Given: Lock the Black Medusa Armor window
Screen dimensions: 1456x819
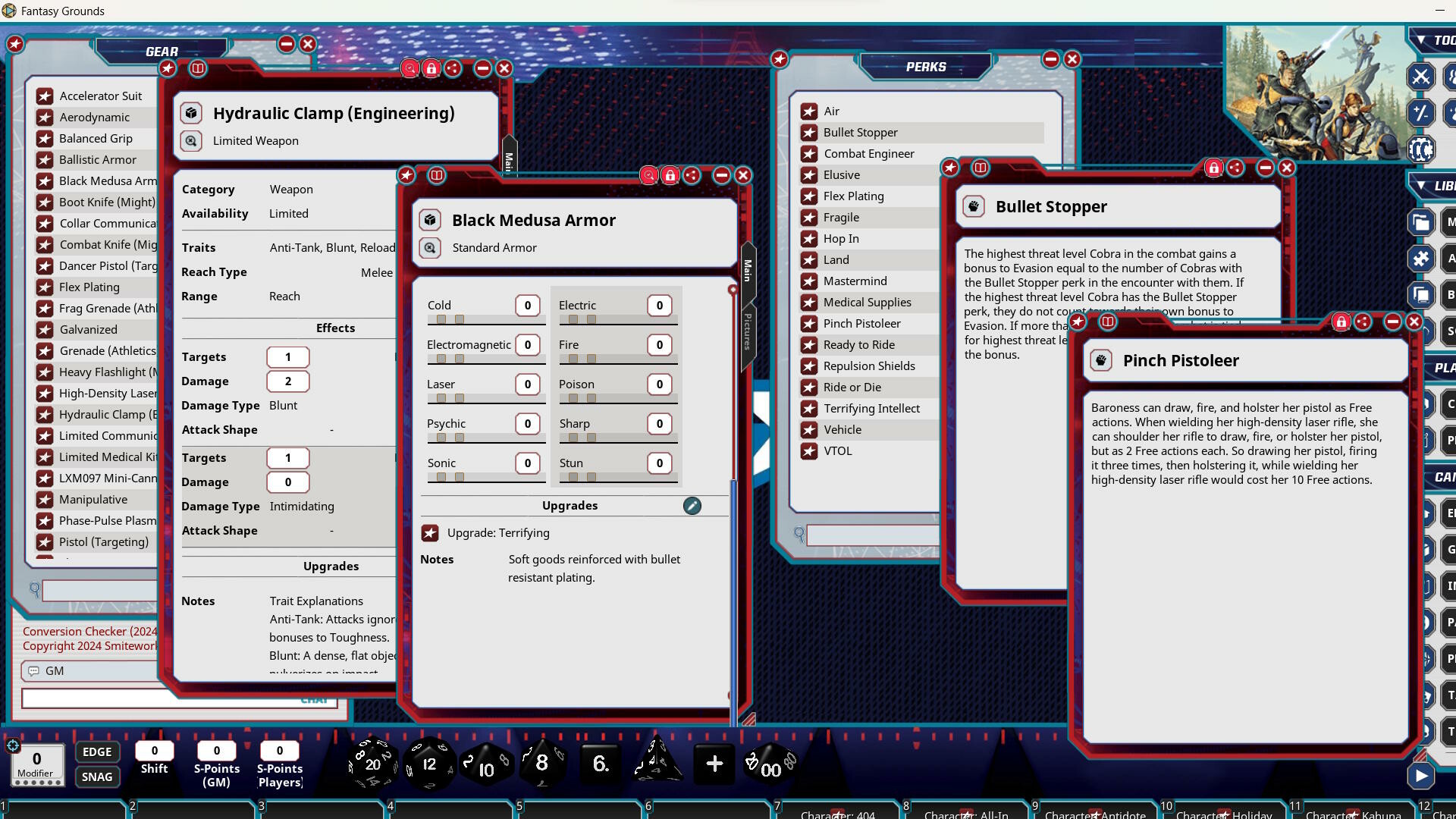Looking at the screenshot, I should coord(670,175).
